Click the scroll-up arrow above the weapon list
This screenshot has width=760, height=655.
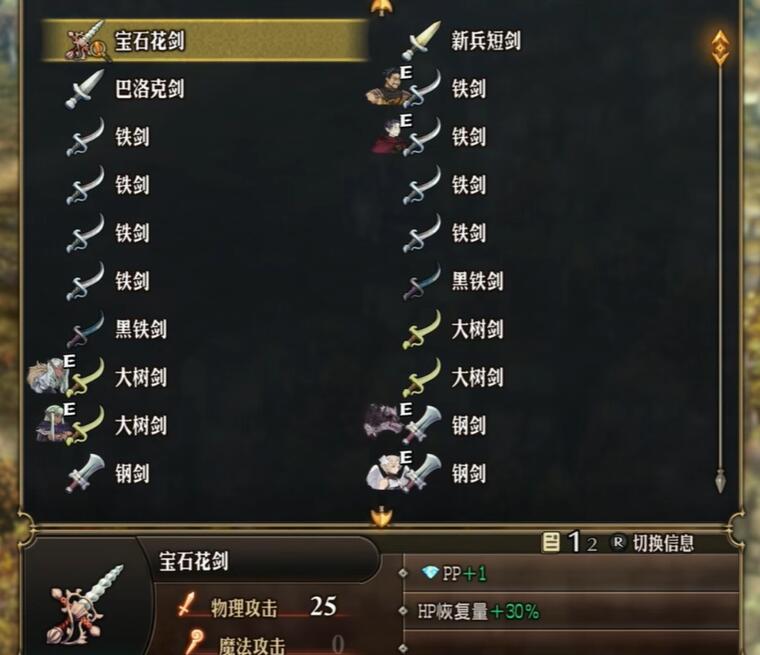tap(381, 7)
